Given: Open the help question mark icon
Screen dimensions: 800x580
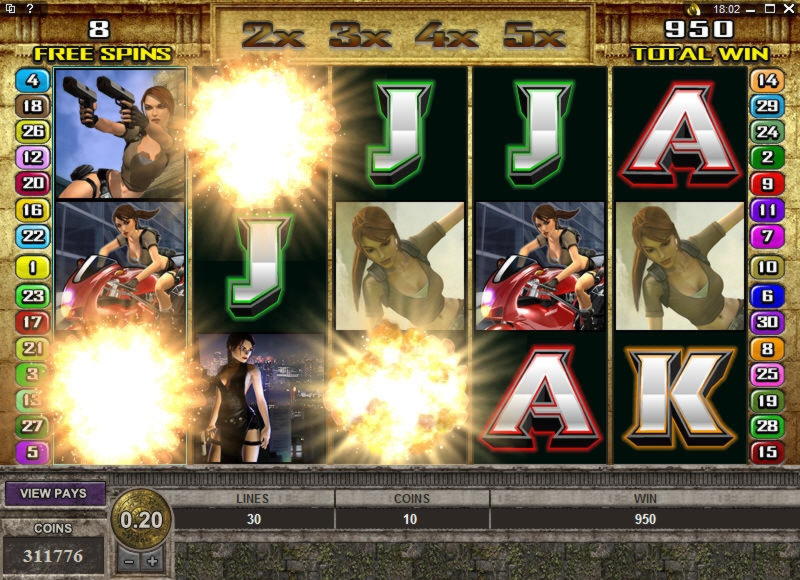Looking at the screenshot, I should click(30, 8).
